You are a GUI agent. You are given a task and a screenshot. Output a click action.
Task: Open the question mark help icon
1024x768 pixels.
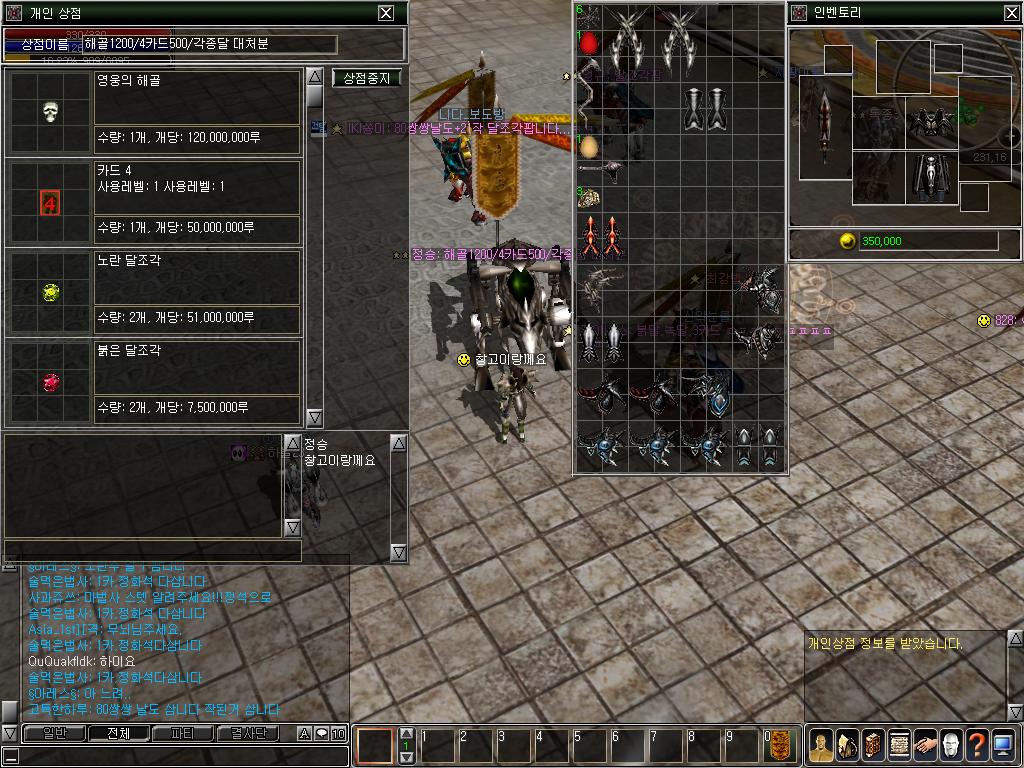point(977,743)
